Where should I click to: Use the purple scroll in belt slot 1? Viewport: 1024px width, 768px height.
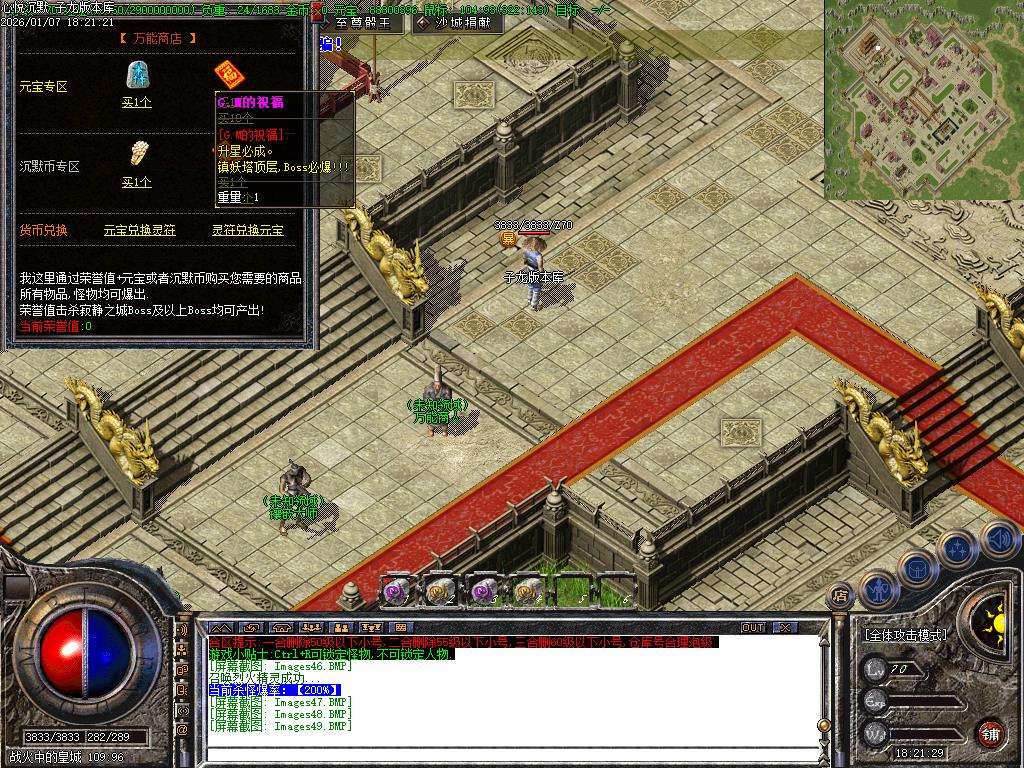pyautogui.click(x=396, y=591)
